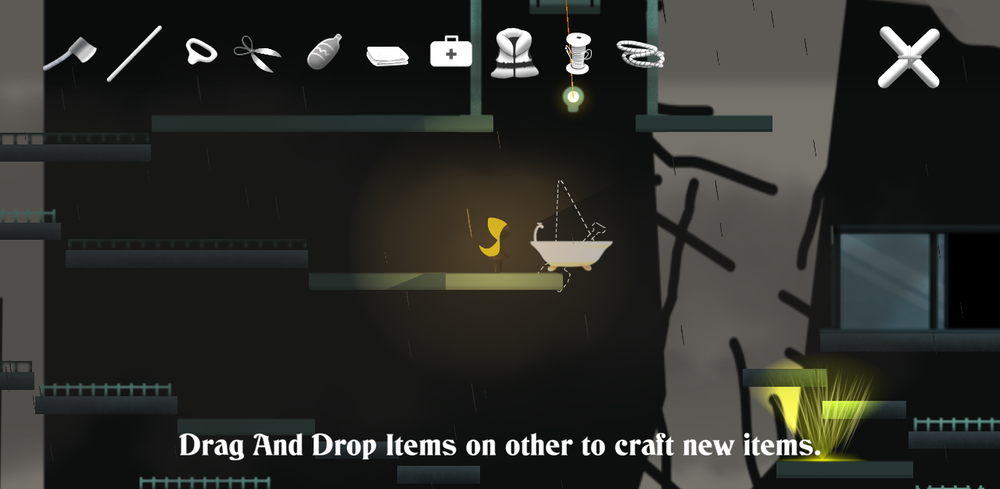
Task: Choose the life jacket item
Action: pyautogui.click(x=512, y=52)
